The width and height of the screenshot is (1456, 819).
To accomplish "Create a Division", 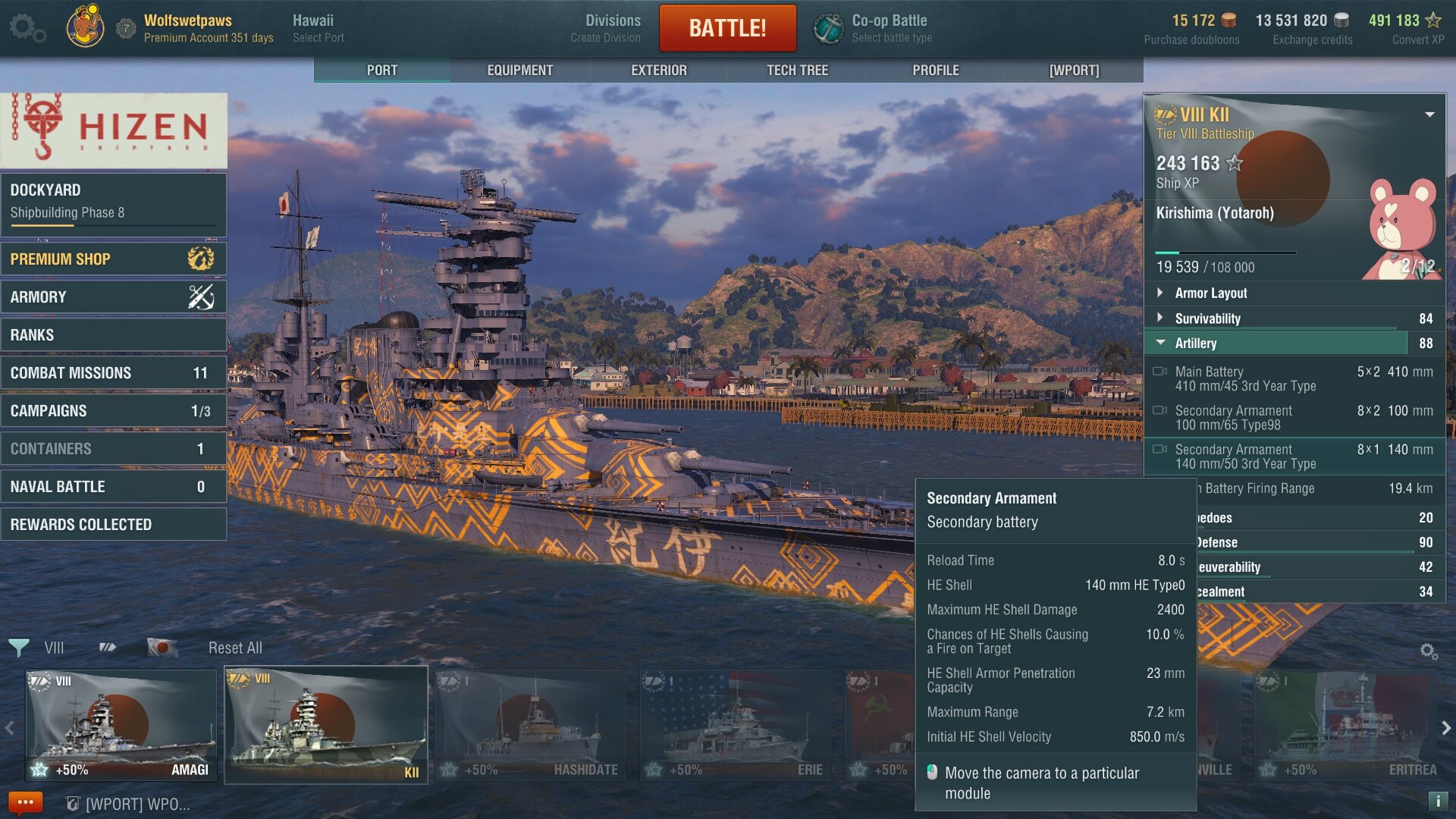I will click(605, 28).
